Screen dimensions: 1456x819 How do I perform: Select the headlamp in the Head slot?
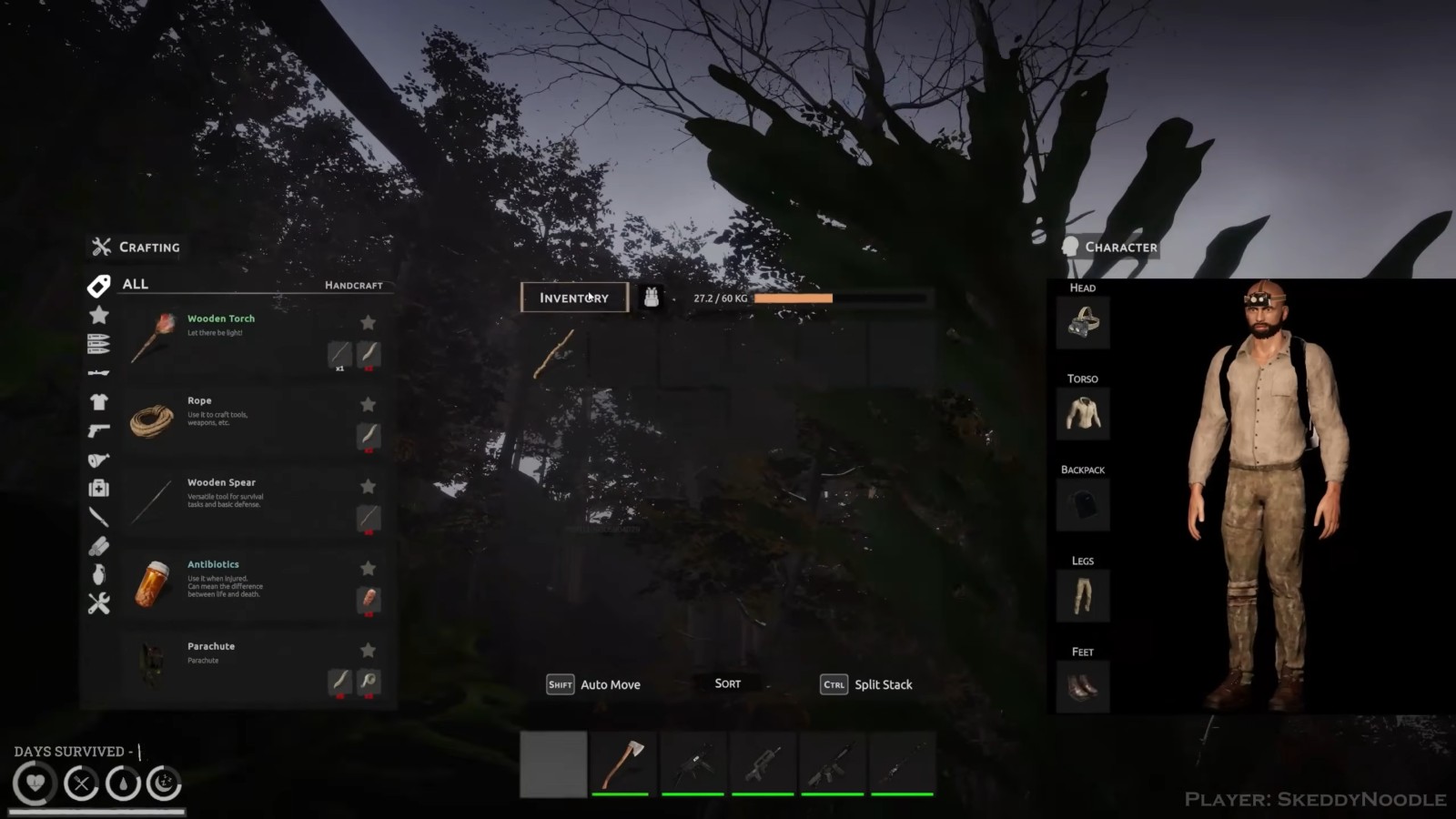[x=1082, y=323]
